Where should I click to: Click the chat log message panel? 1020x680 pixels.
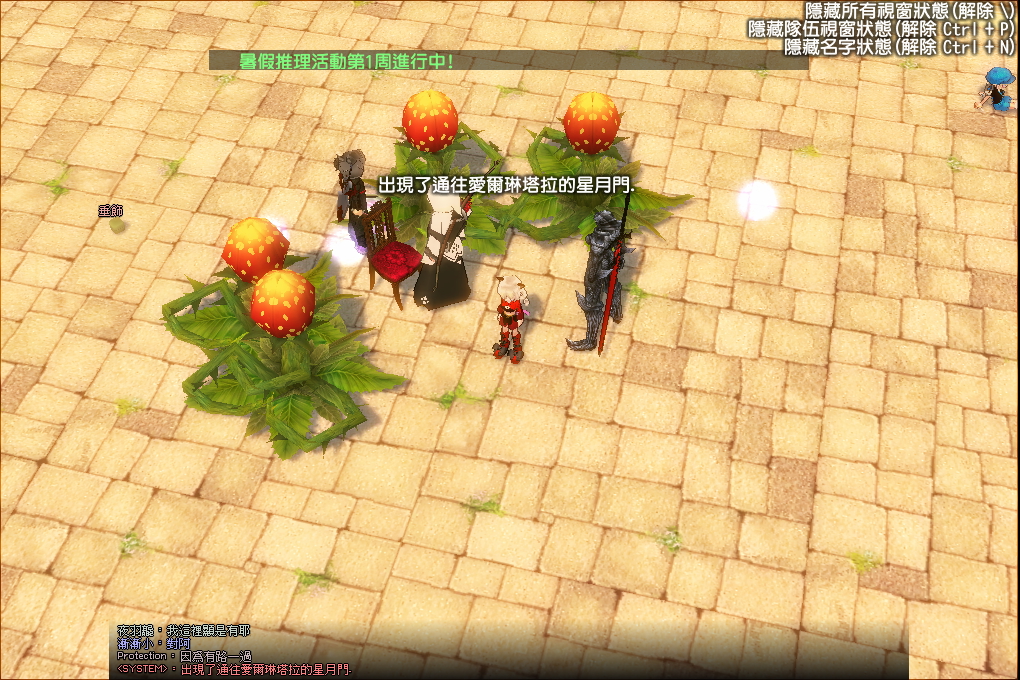(510, 650)
